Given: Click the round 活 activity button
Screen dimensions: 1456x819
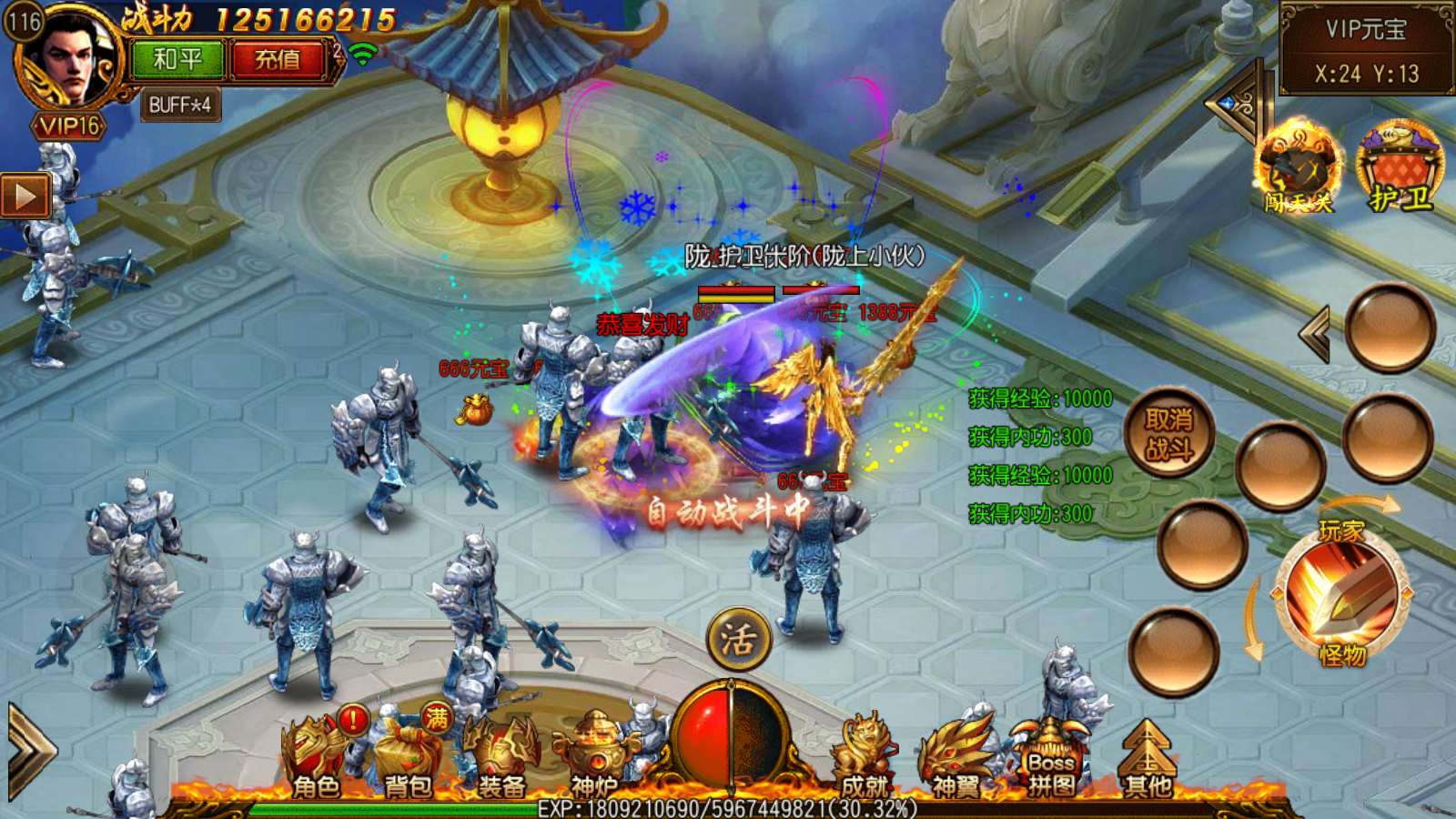Looking at the screenshot, I should point(739,639).
